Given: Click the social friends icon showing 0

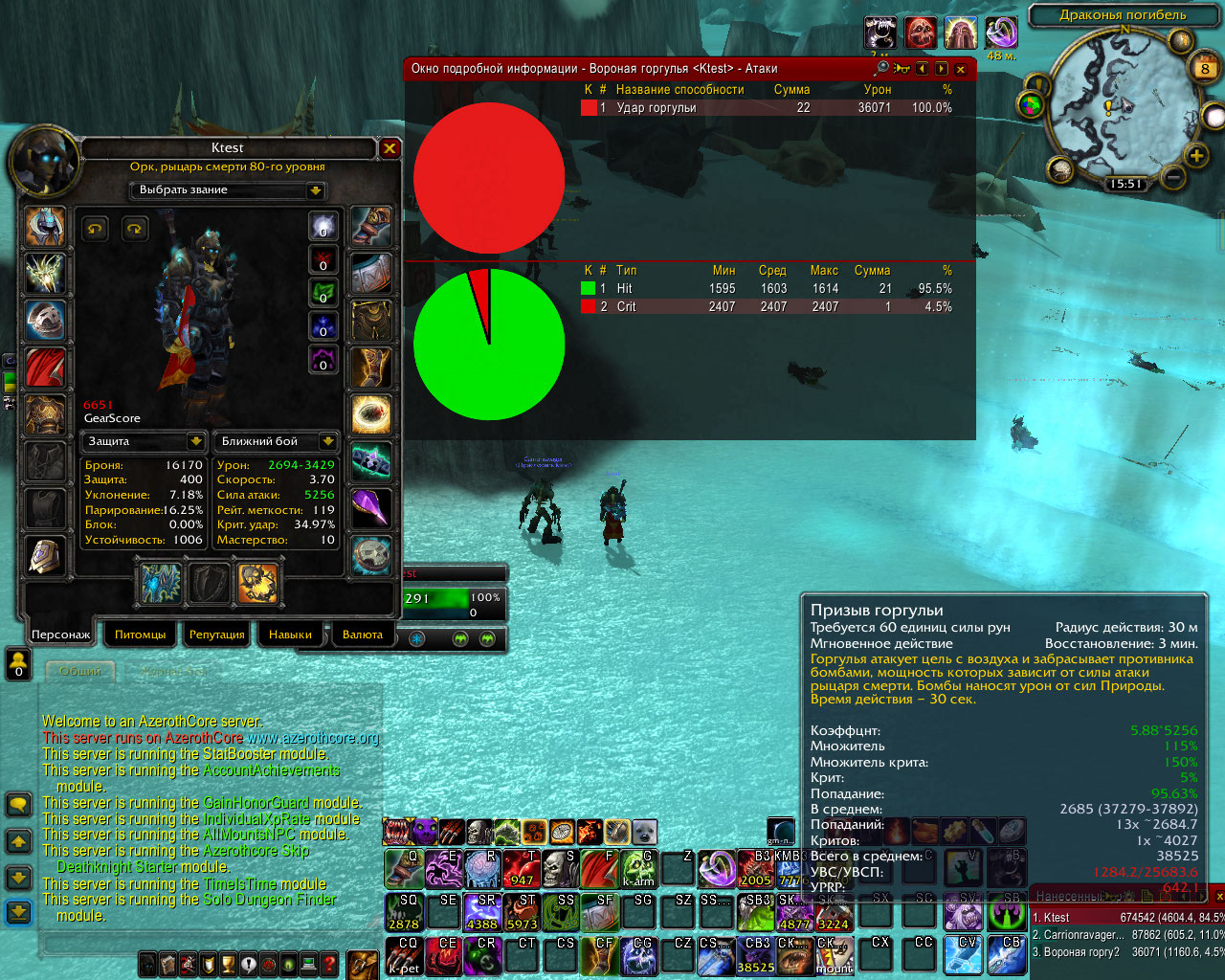Looking at the screenshot, I should click(17, 662).
